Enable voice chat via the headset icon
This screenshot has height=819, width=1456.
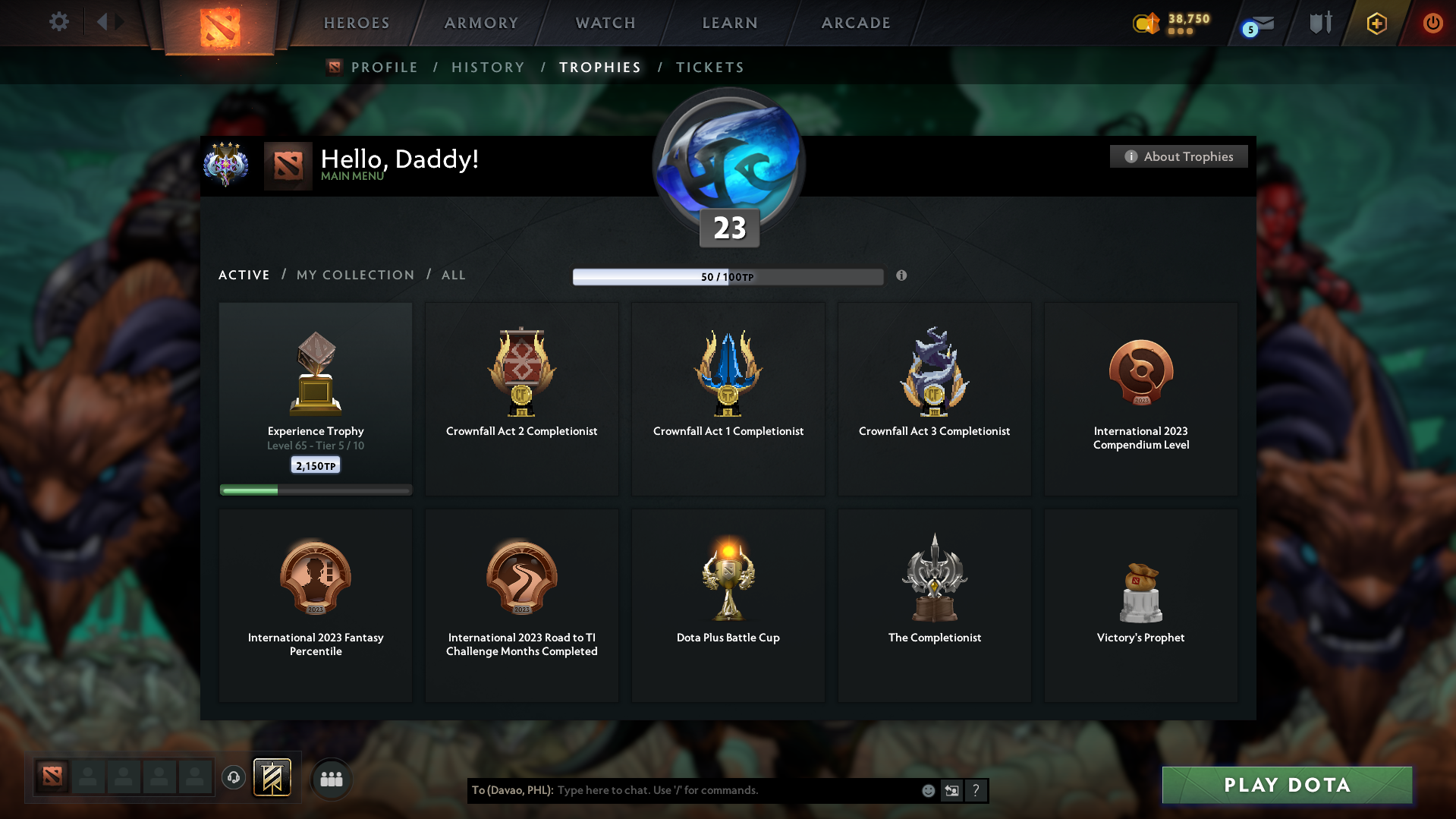233,778
